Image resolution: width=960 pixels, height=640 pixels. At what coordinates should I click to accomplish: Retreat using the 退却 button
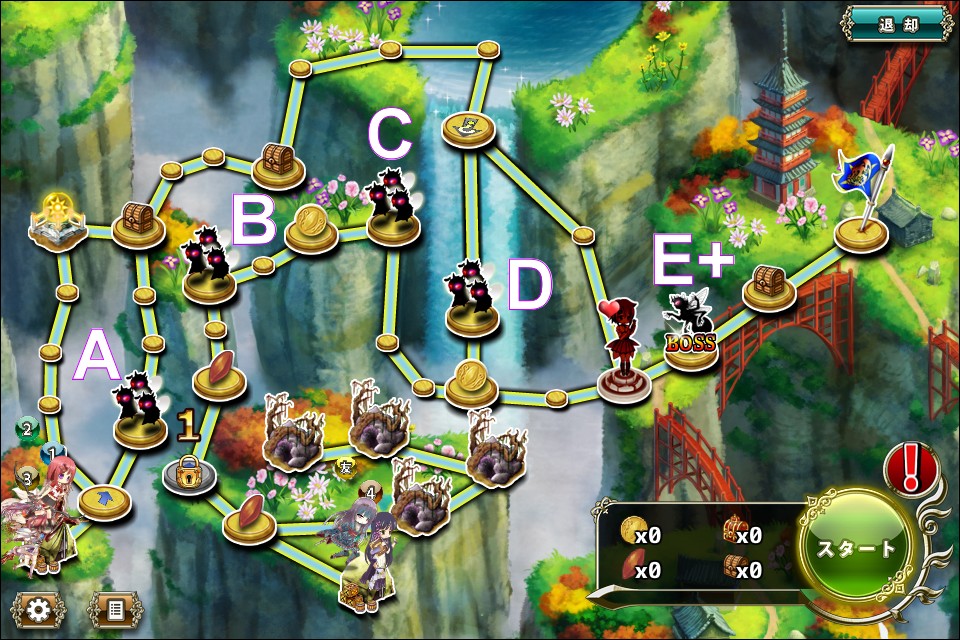(895, 24)
